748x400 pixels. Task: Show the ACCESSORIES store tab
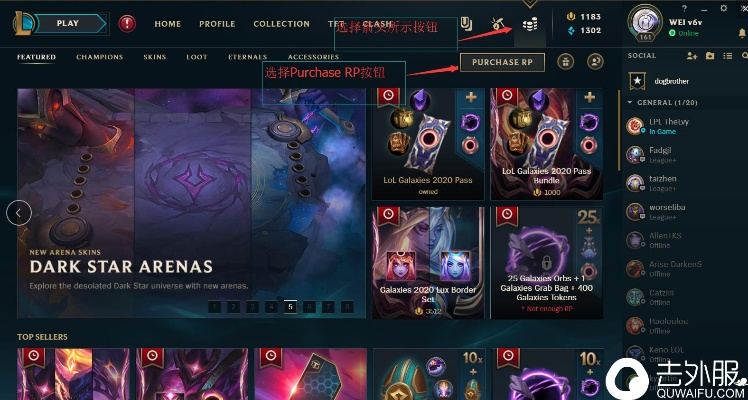point(313,57)
